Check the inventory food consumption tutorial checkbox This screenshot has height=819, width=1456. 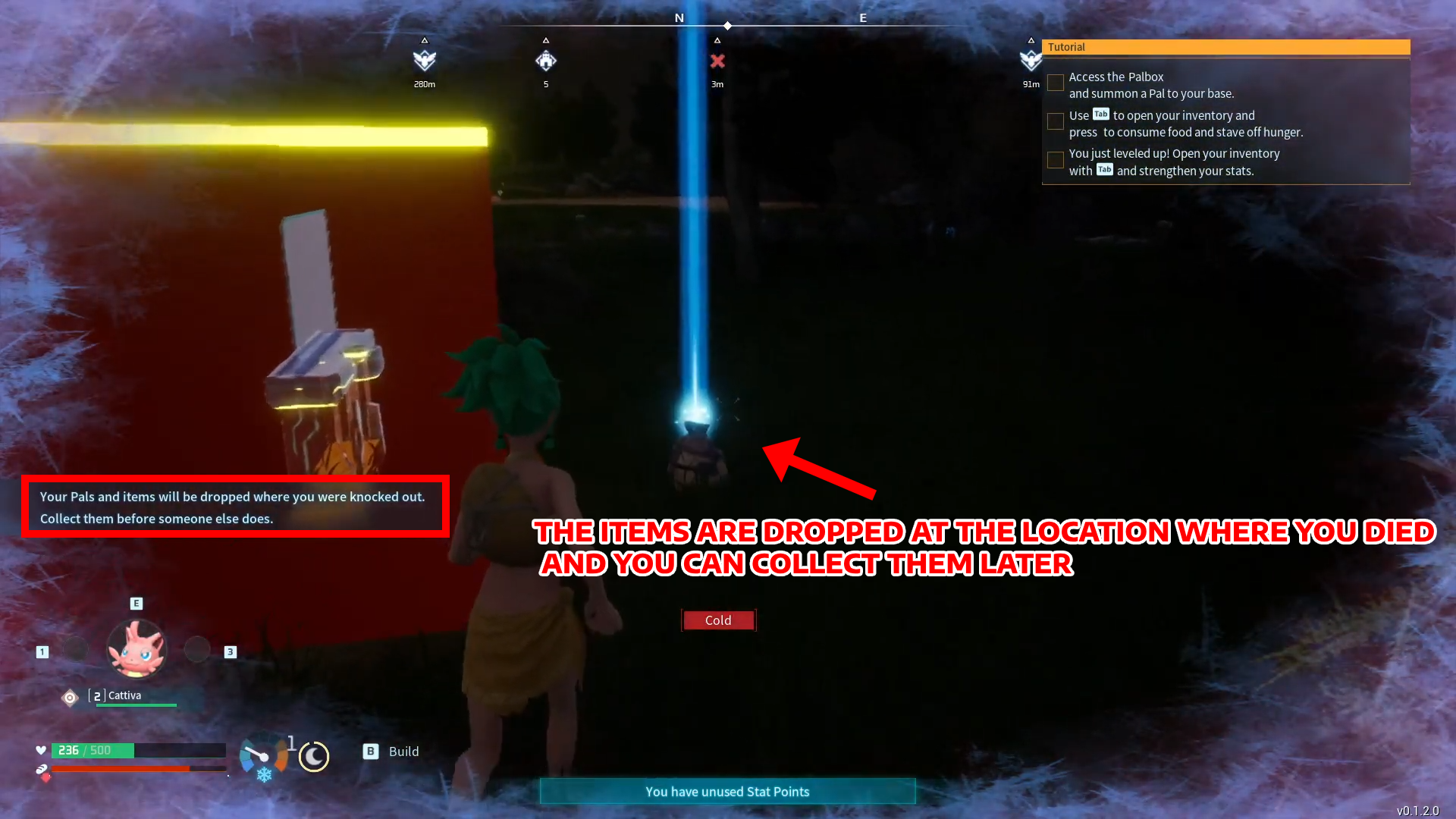pyautogui.click(x=1055, y=121)
